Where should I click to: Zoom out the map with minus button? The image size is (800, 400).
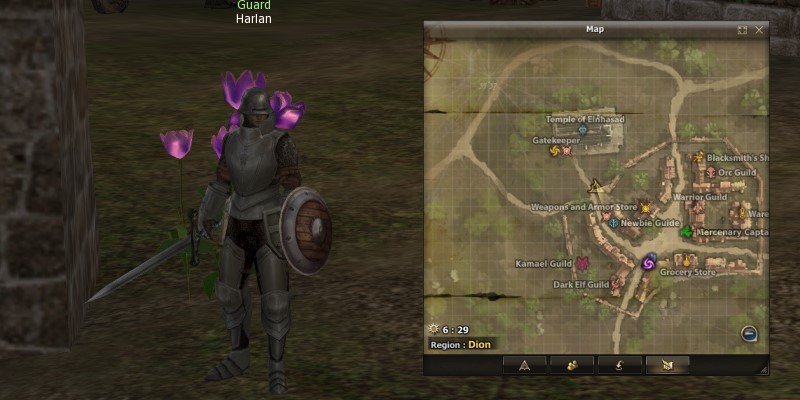pyautogui.click(x=749, y=334)
